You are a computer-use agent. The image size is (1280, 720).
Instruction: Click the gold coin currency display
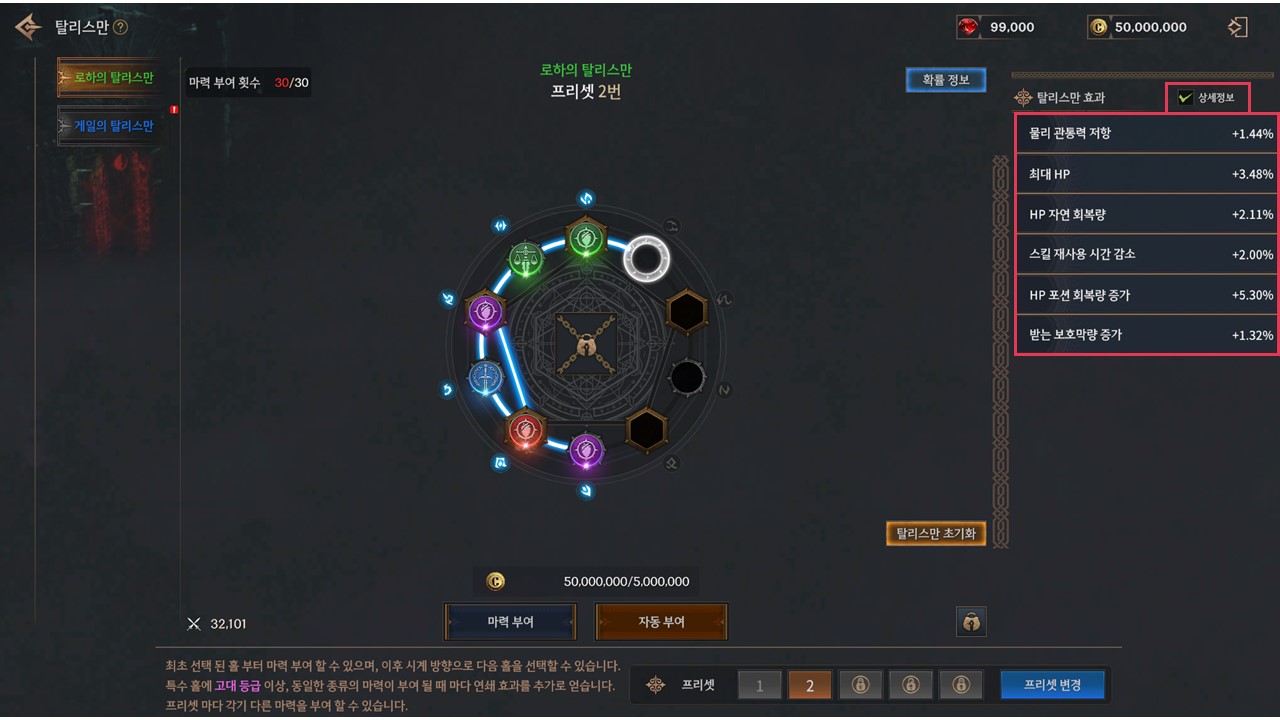(x=1138, y=27)
